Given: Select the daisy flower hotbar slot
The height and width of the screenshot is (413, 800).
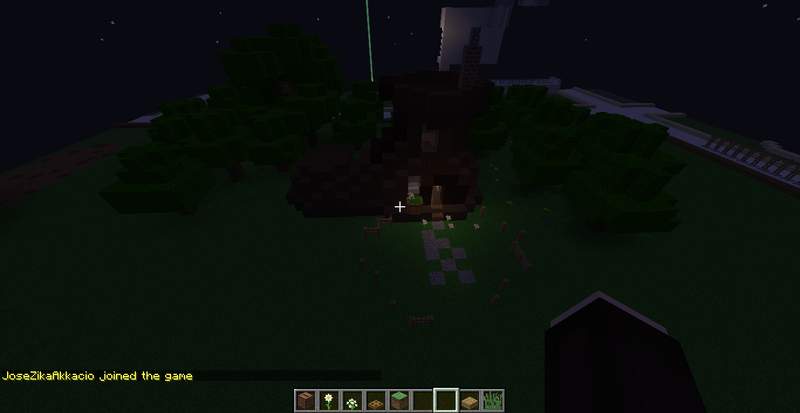Looking at the screenshot, I should tap(330, 401).
